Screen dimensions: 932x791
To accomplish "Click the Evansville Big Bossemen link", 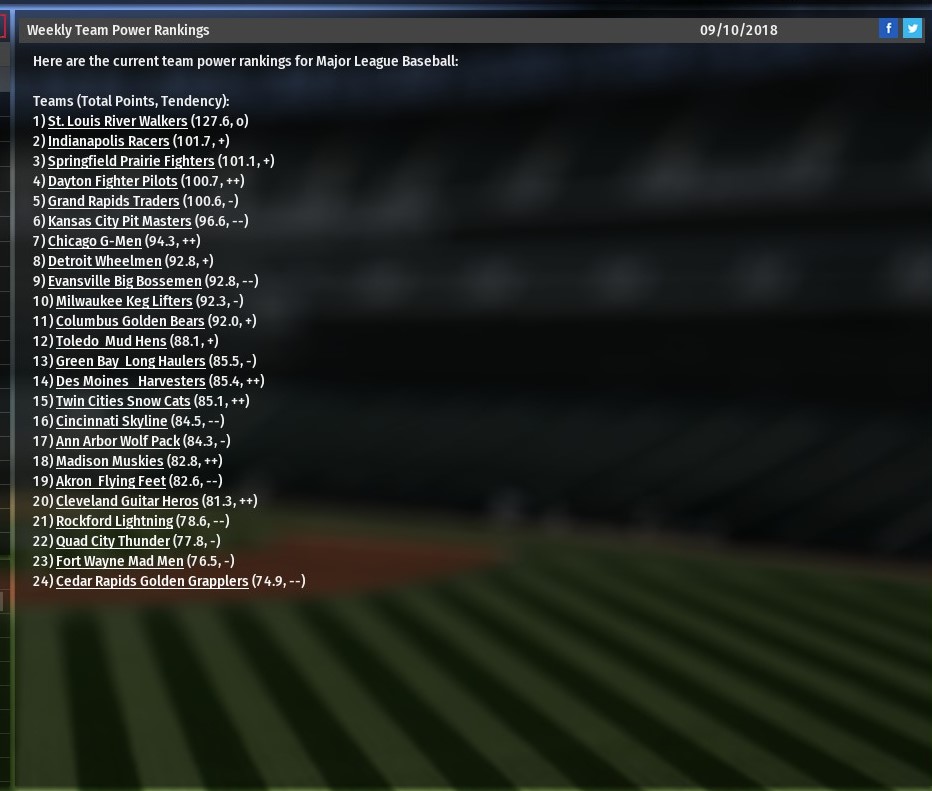I will tap(124, 281).
